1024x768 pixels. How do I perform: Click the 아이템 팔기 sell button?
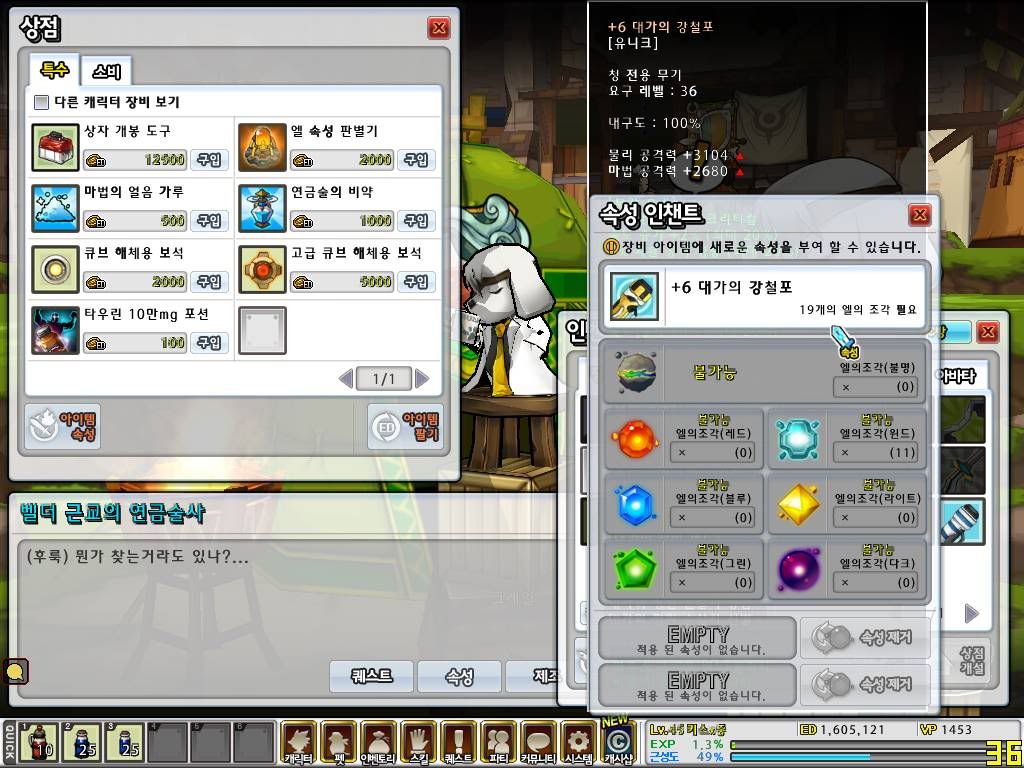pyautogui.click(x=405, y=427)
